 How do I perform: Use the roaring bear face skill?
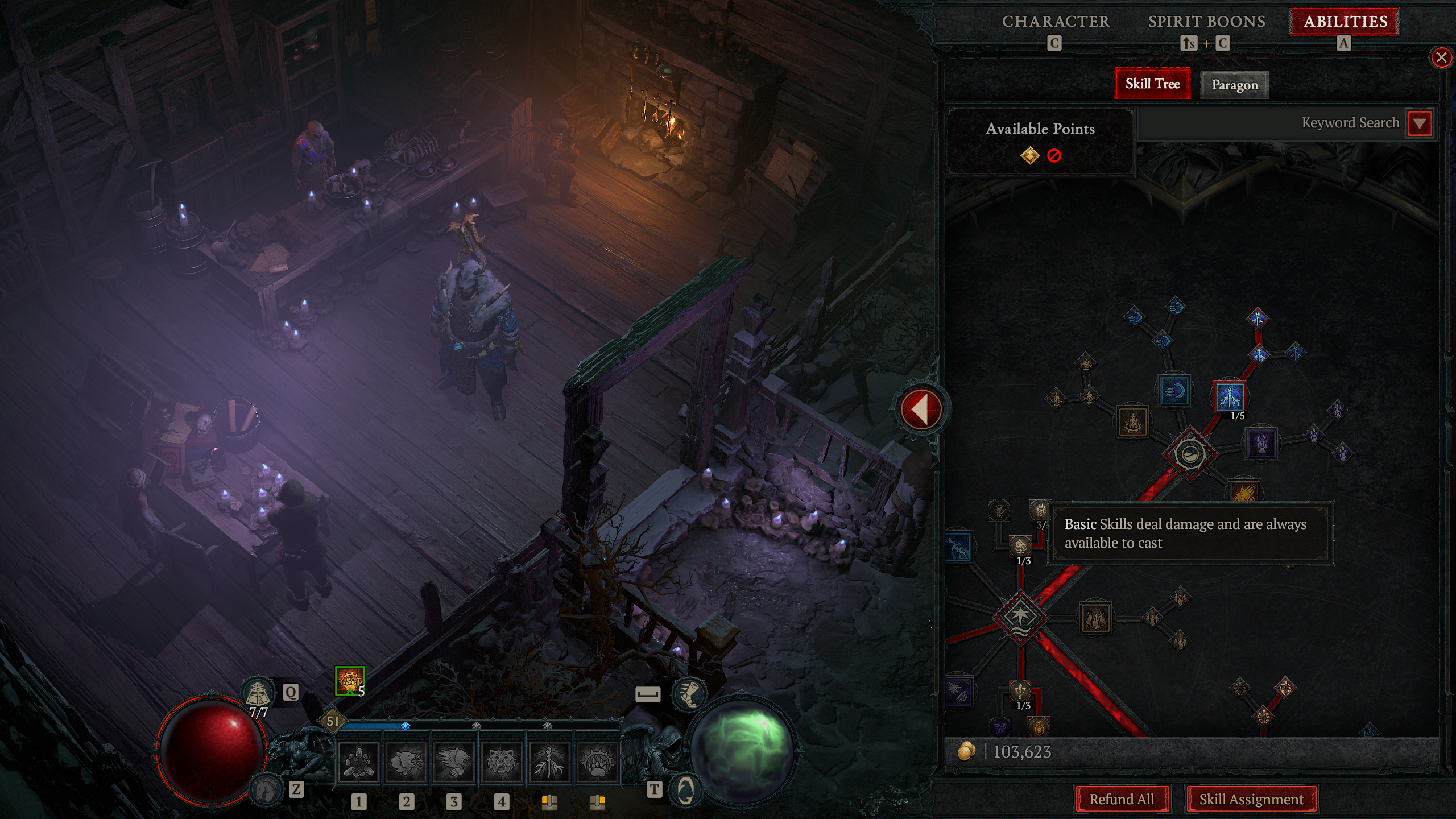501,761
